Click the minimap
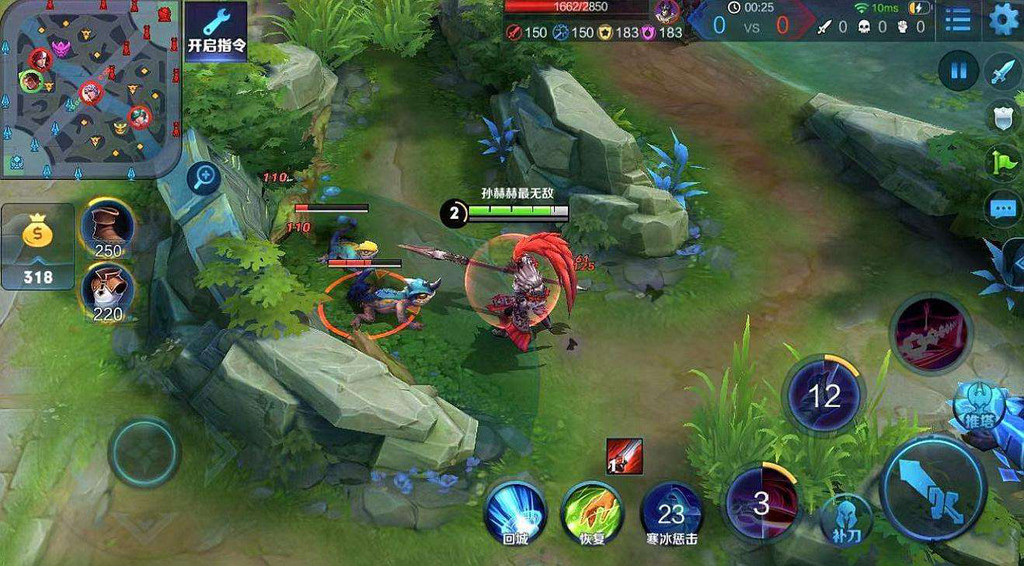 pyautogui.click(x=90, y=88)
